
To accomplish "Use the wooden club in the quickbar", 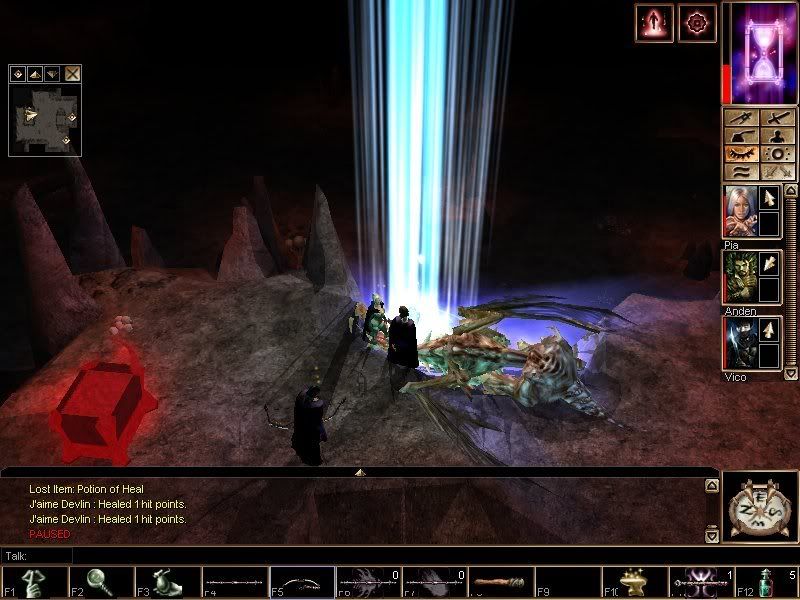I will tap(499, 582).
